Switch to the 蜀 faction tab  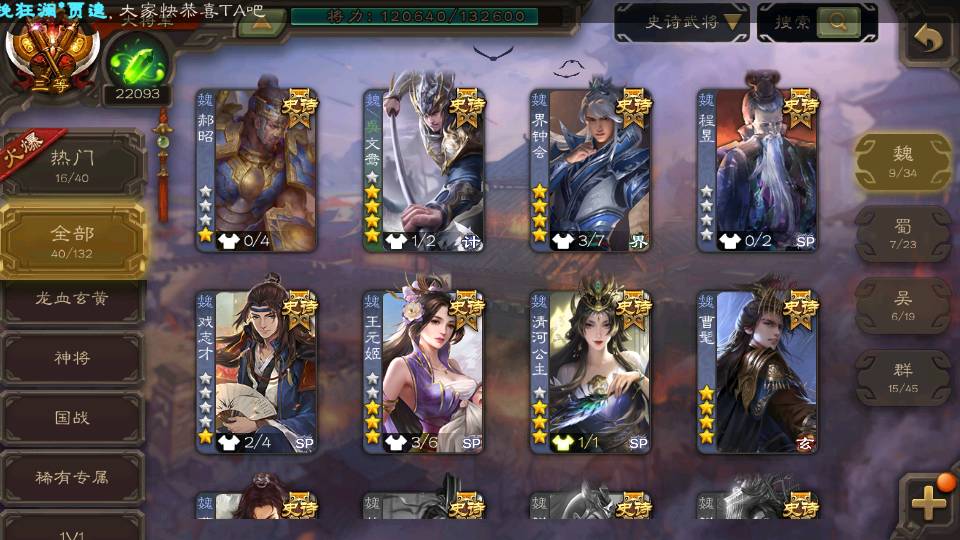(903, 233)
